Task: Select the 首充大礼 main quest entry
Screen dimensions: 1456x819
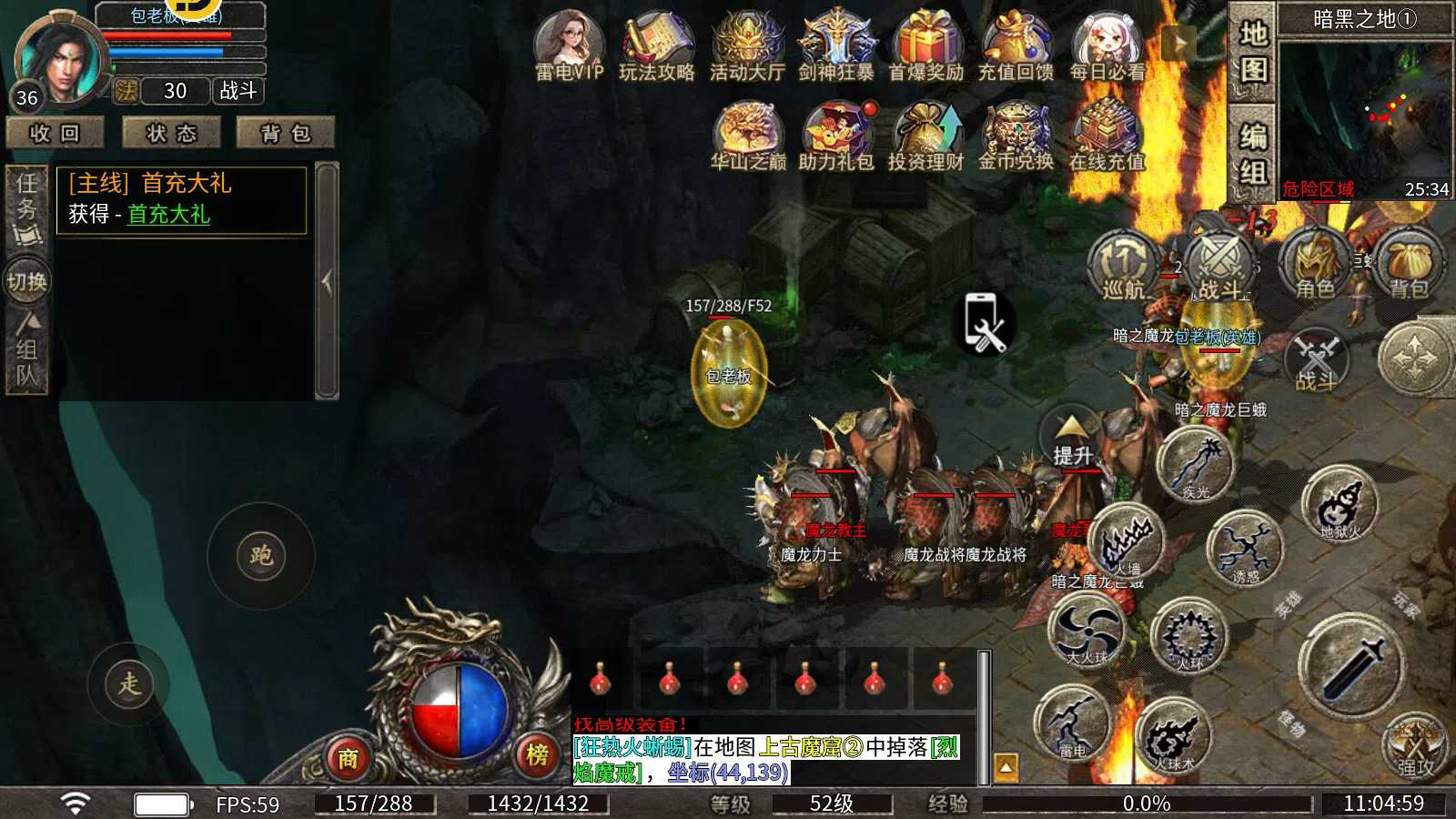Action: [x=181, y=199]
